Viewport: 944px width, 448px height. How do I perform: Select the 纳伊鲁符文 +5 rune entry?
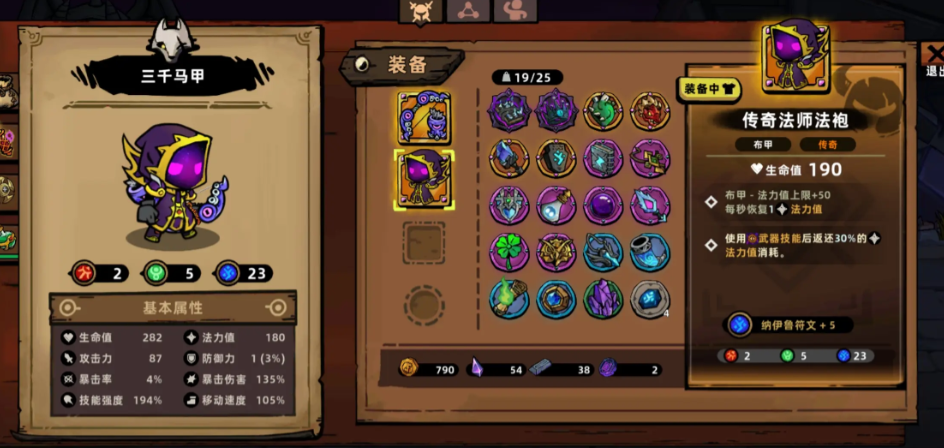[x=790, y=325]
